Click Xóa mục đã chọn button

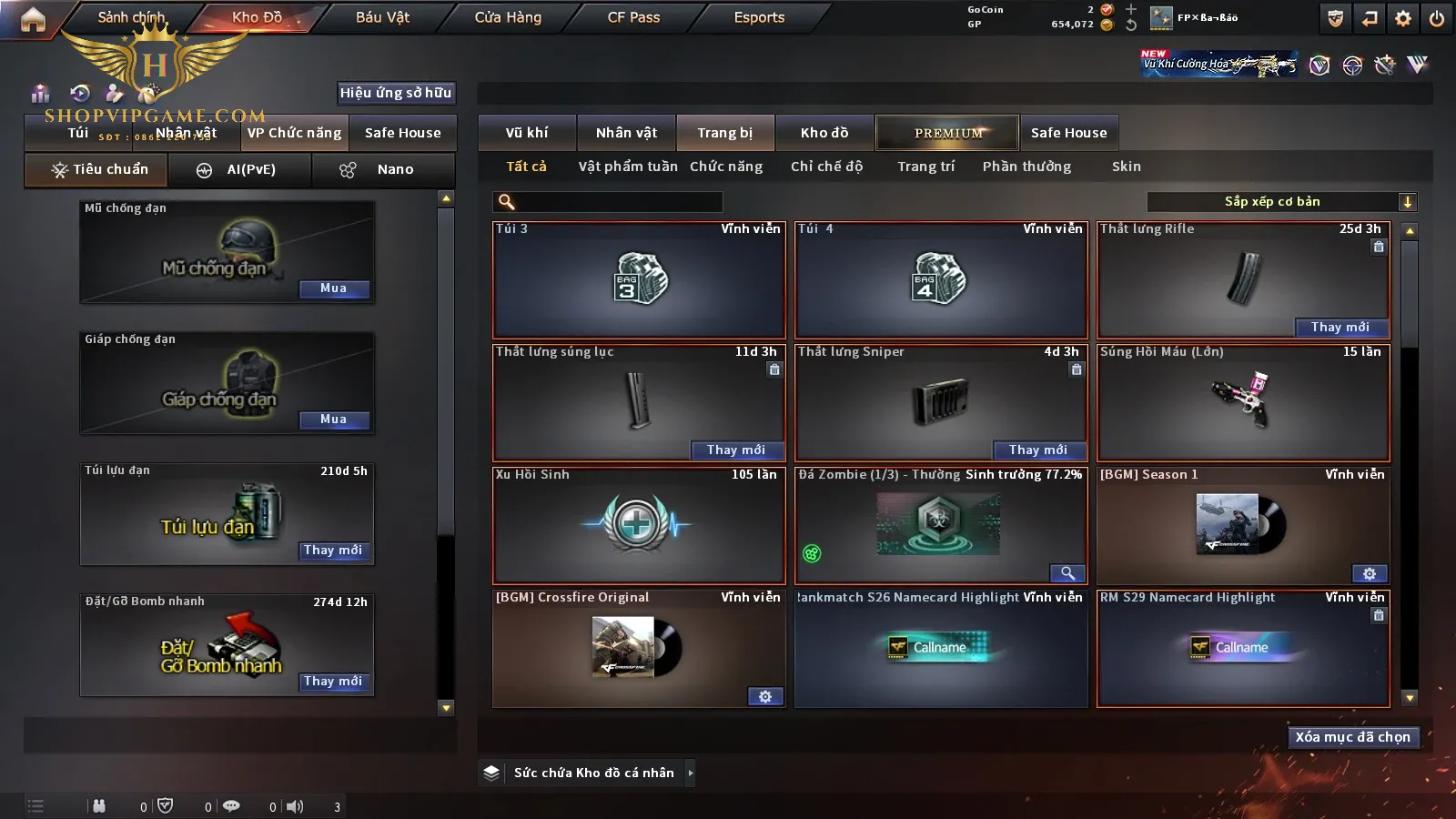tap(1352, 737)
